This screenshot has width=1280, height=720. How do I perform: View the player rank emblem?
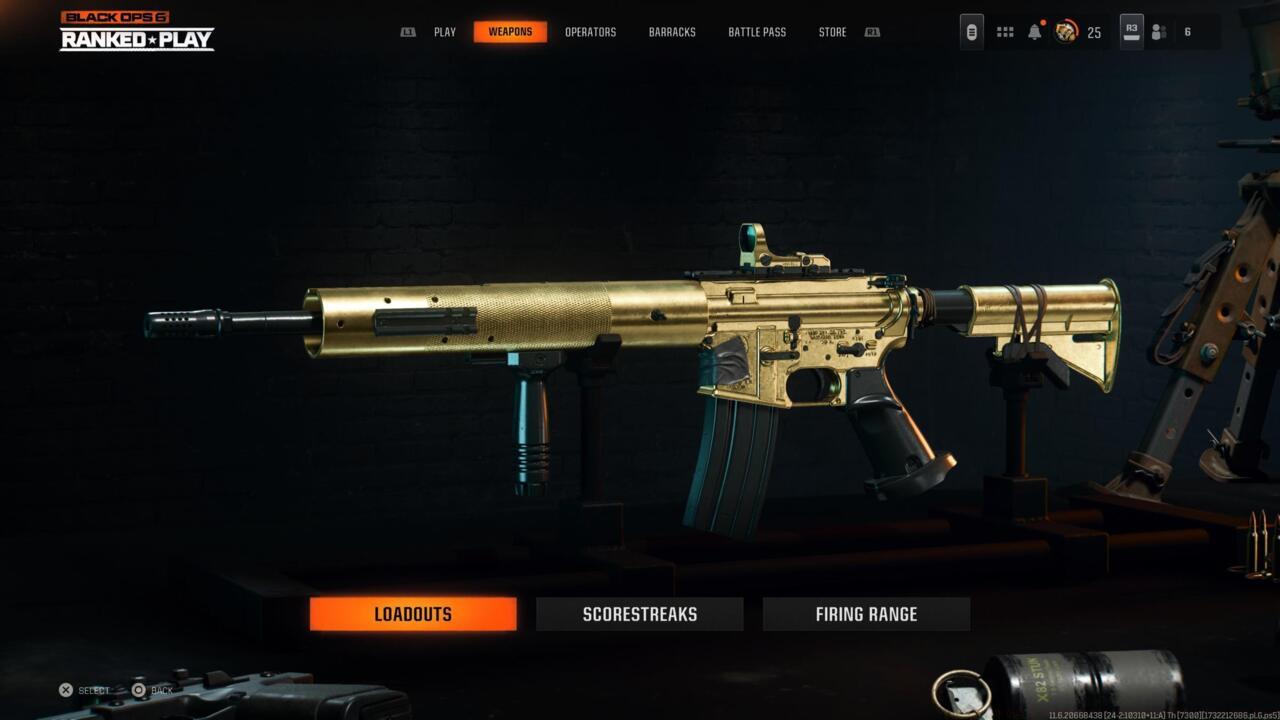click(x=1066, y=32)
